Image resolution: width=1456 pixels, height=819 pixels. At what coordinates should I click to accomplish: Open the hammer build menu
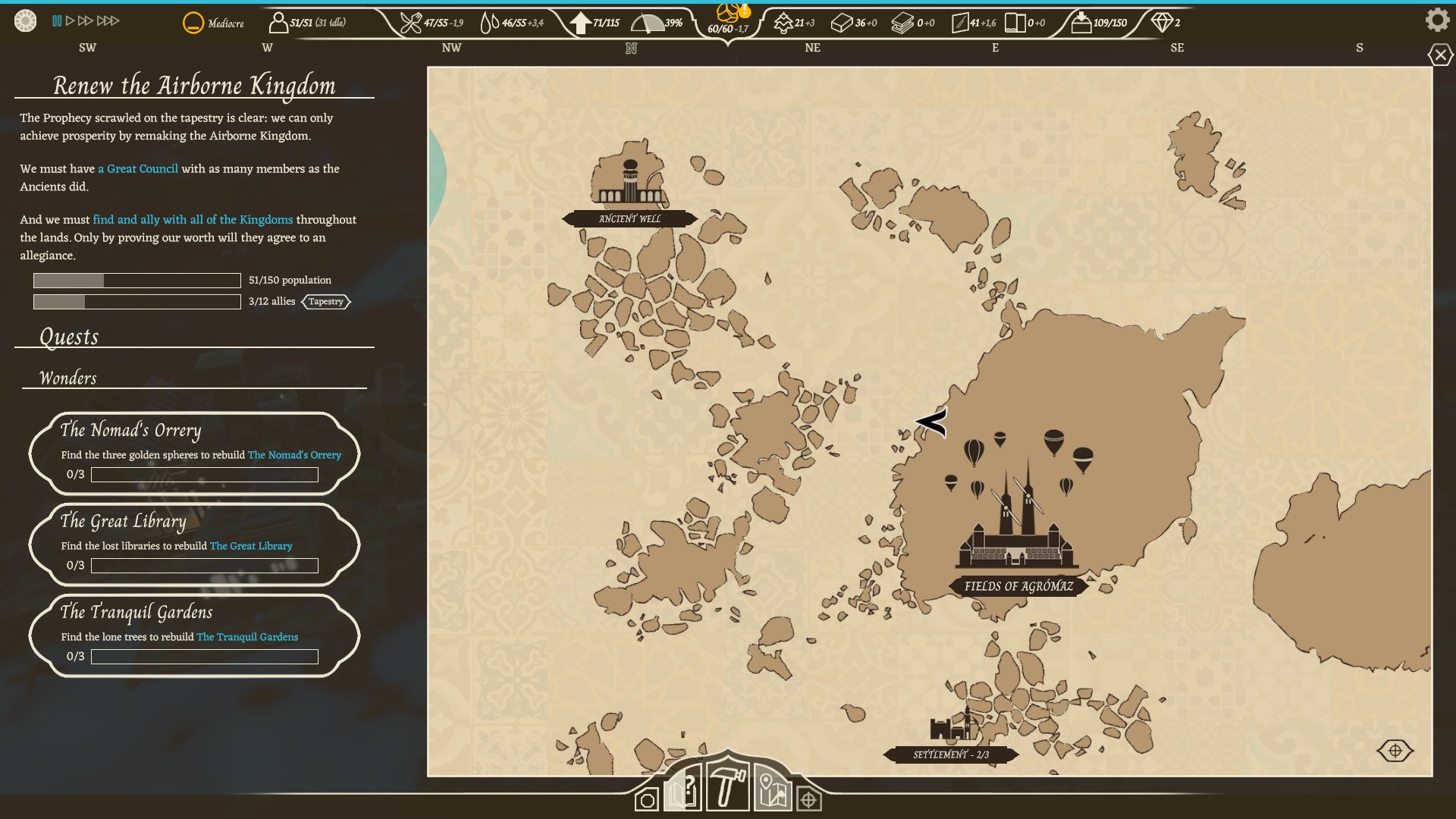(x=727, y=787)
